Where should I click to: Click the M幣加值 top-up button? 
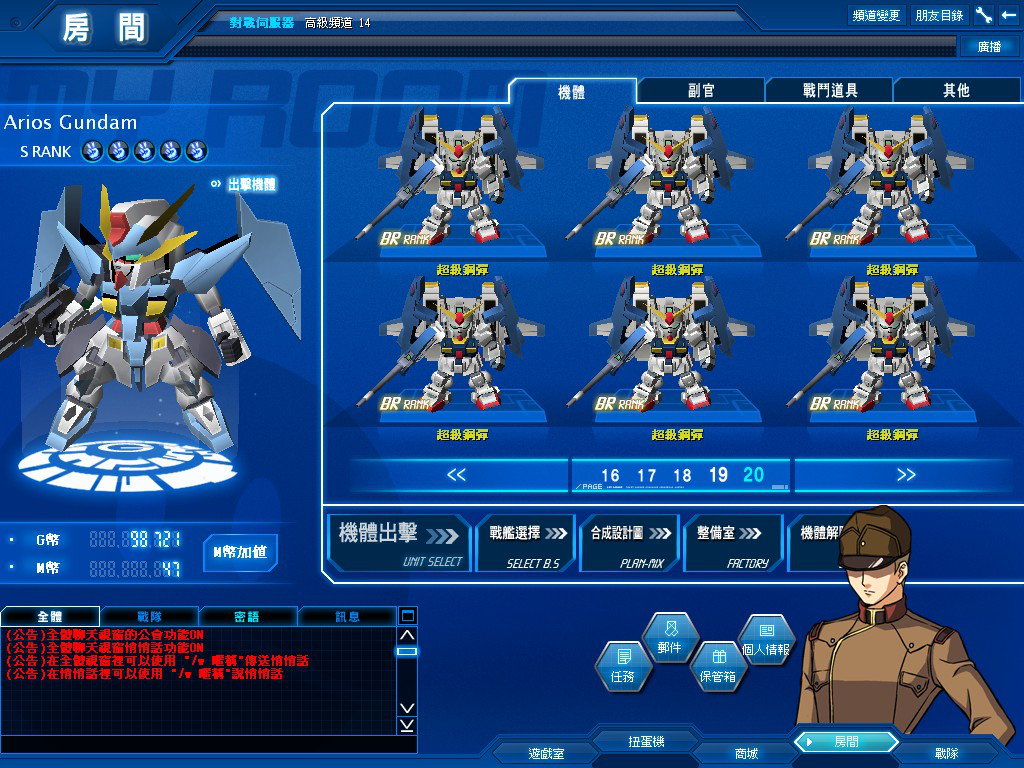[x=240, y=552]
